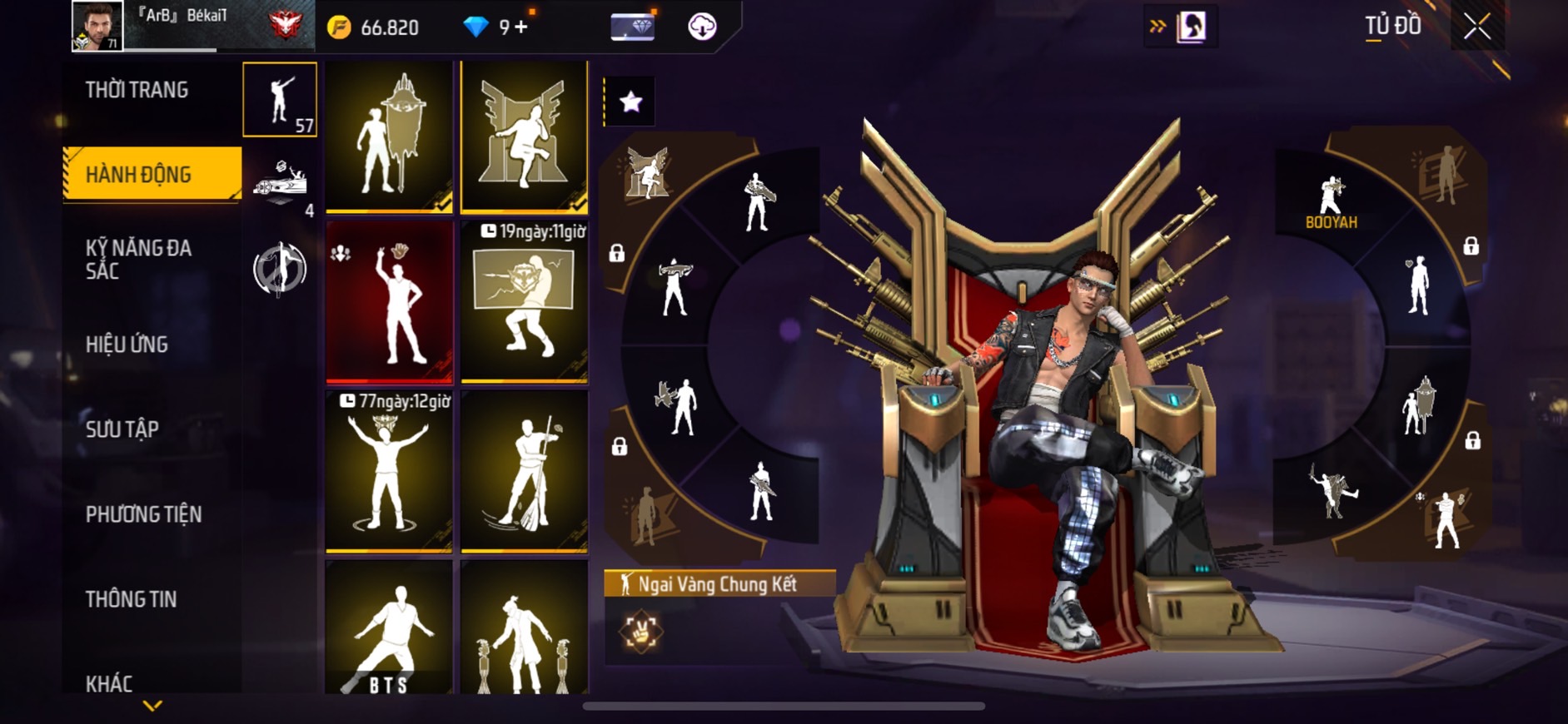Open the player profile avatar
This screenshot has width=1568, height=724.
coord(97,26)
